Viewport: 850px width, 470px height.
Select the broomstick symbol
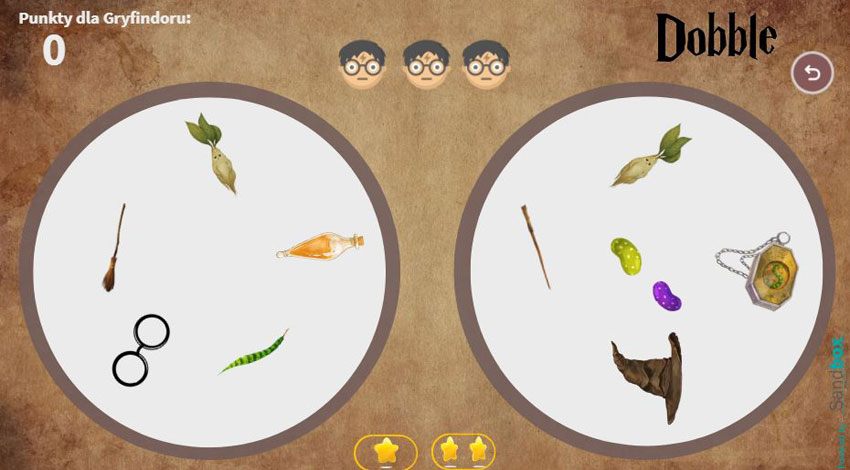tap(114, 250)
